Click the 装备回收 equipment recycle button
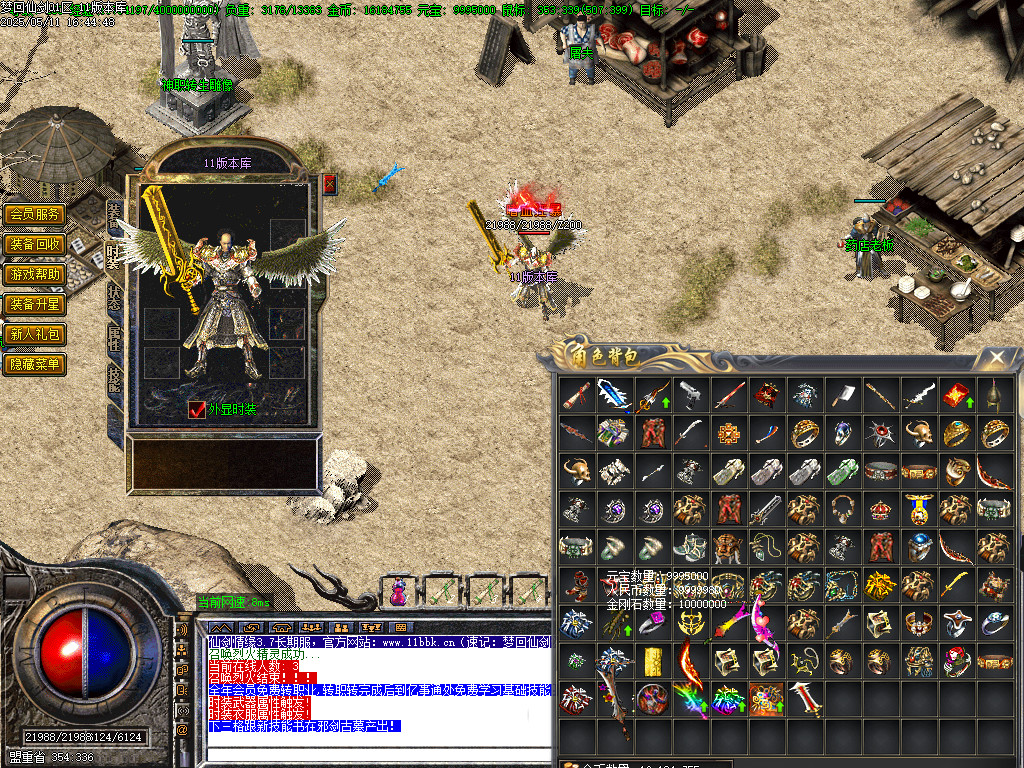The height and width of the screenshot is (768, 1024). click(x=35, y=244)
